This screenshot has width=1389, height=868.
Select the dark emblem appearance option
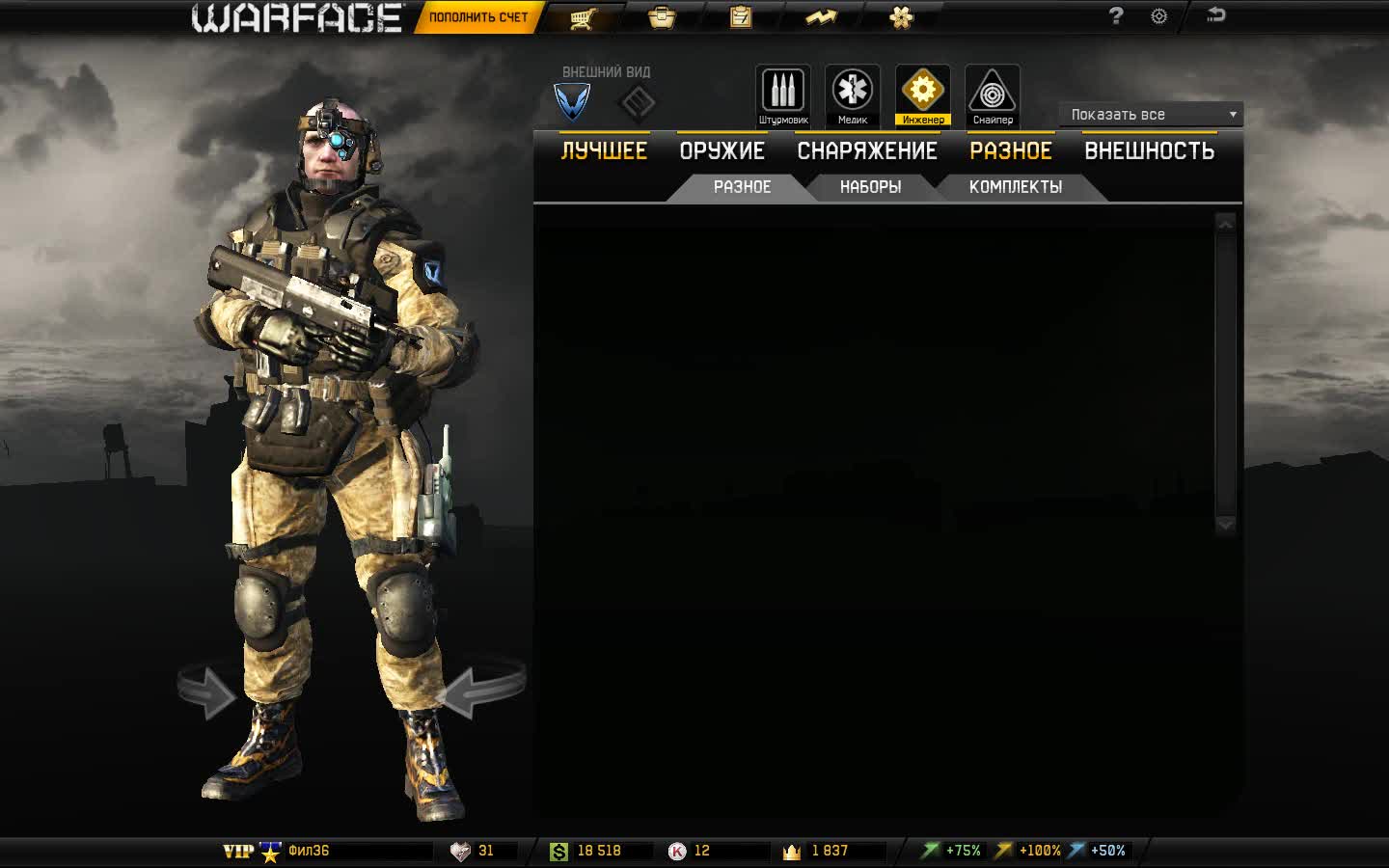click(x=639, y=101)
